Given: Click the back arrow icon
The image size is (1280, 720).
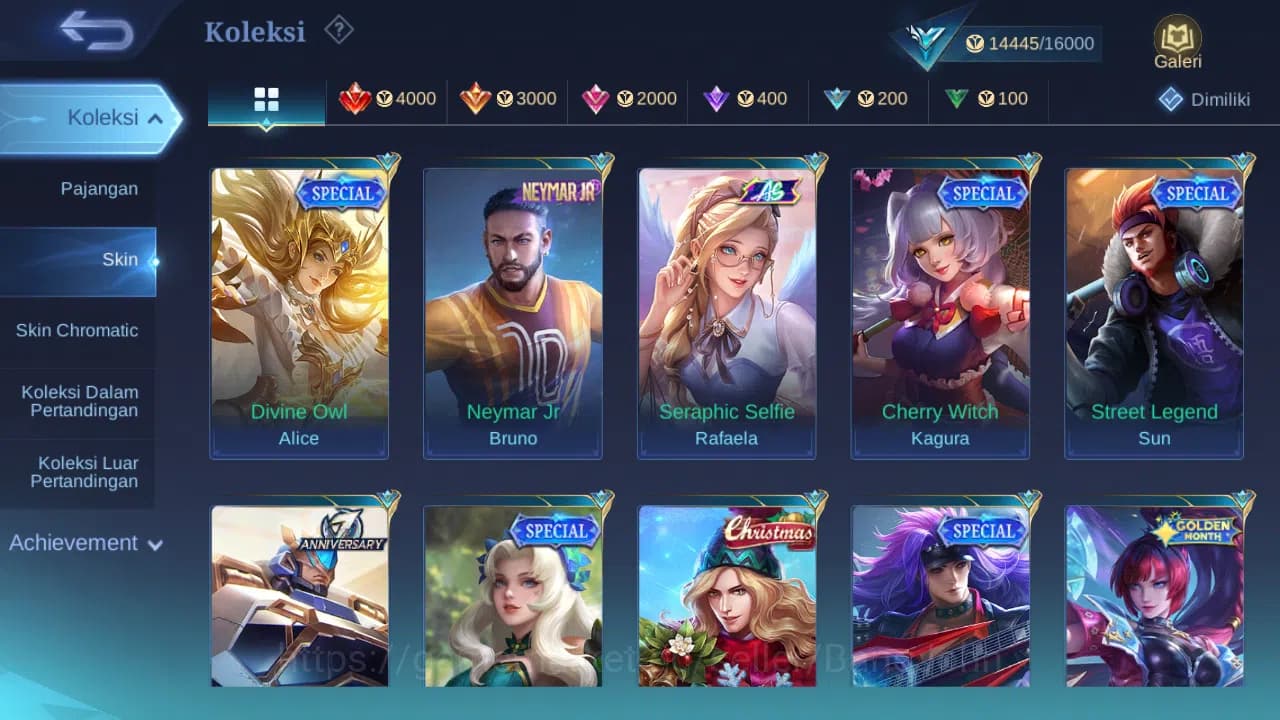Looking at the screenshot, I should (90, 31).
